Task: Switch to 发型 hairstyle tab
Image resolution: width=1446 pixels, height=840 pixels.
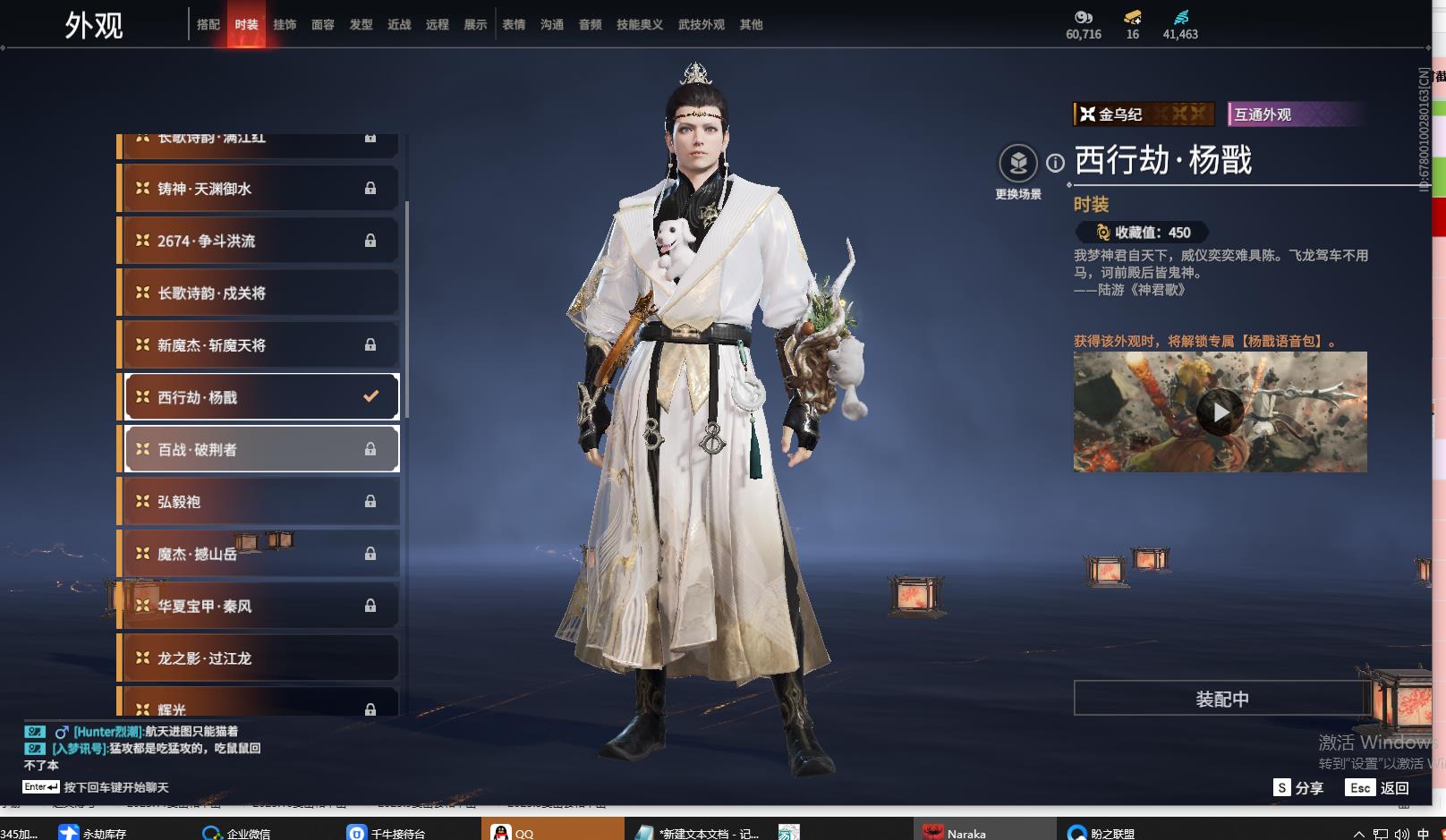Action: 361,25
